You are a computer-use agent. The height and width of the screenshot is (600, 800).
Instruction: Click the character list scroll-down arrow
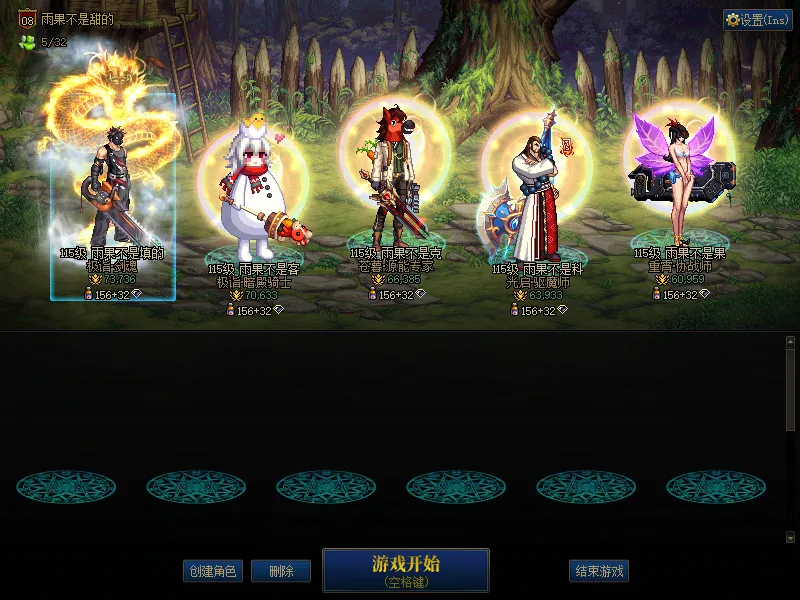click(x=790, y=537)
